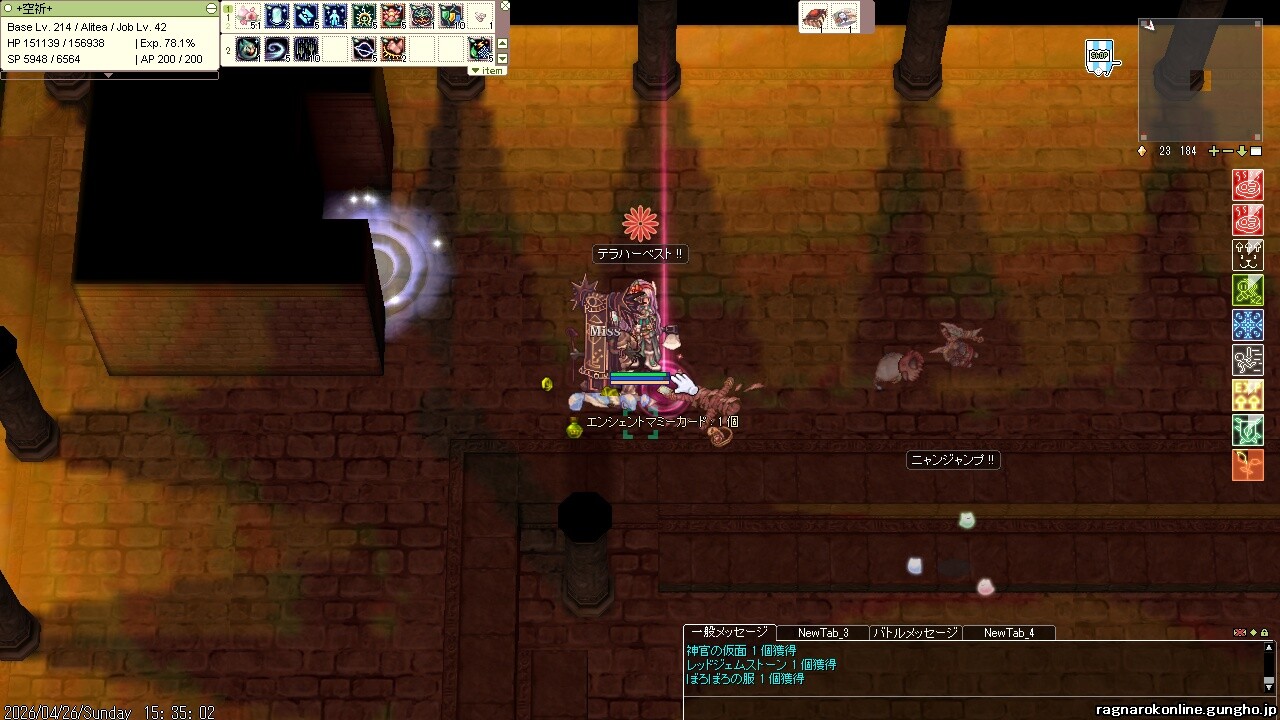
Task: Use the pink flower item in hotbar
Action: [x=249, y=16]
